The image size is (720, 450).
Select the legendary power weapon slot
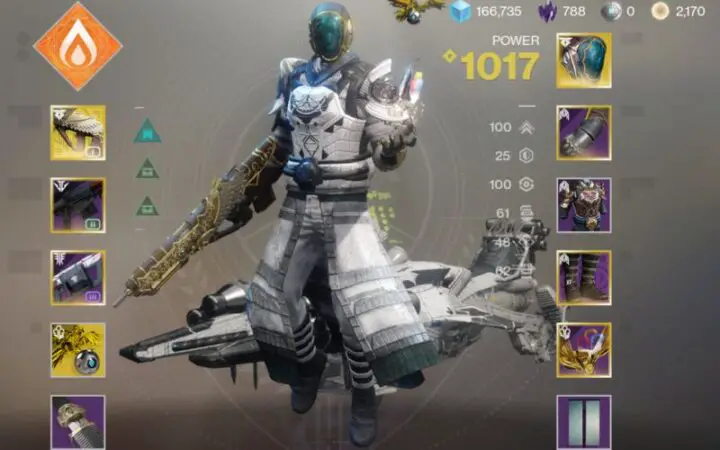point(78,277)
